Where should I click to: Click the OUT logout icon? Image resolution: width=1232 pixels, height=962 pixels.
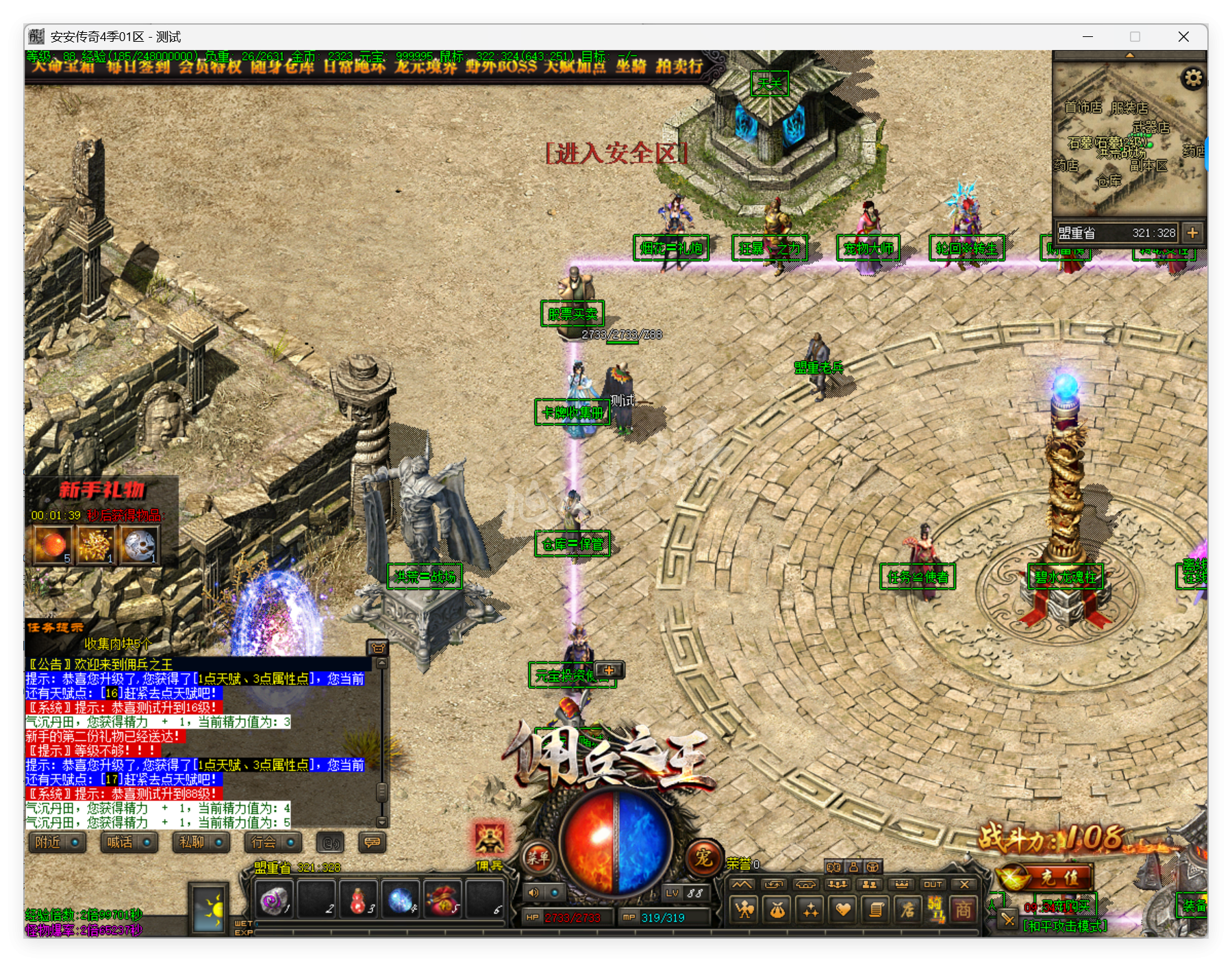931,885
